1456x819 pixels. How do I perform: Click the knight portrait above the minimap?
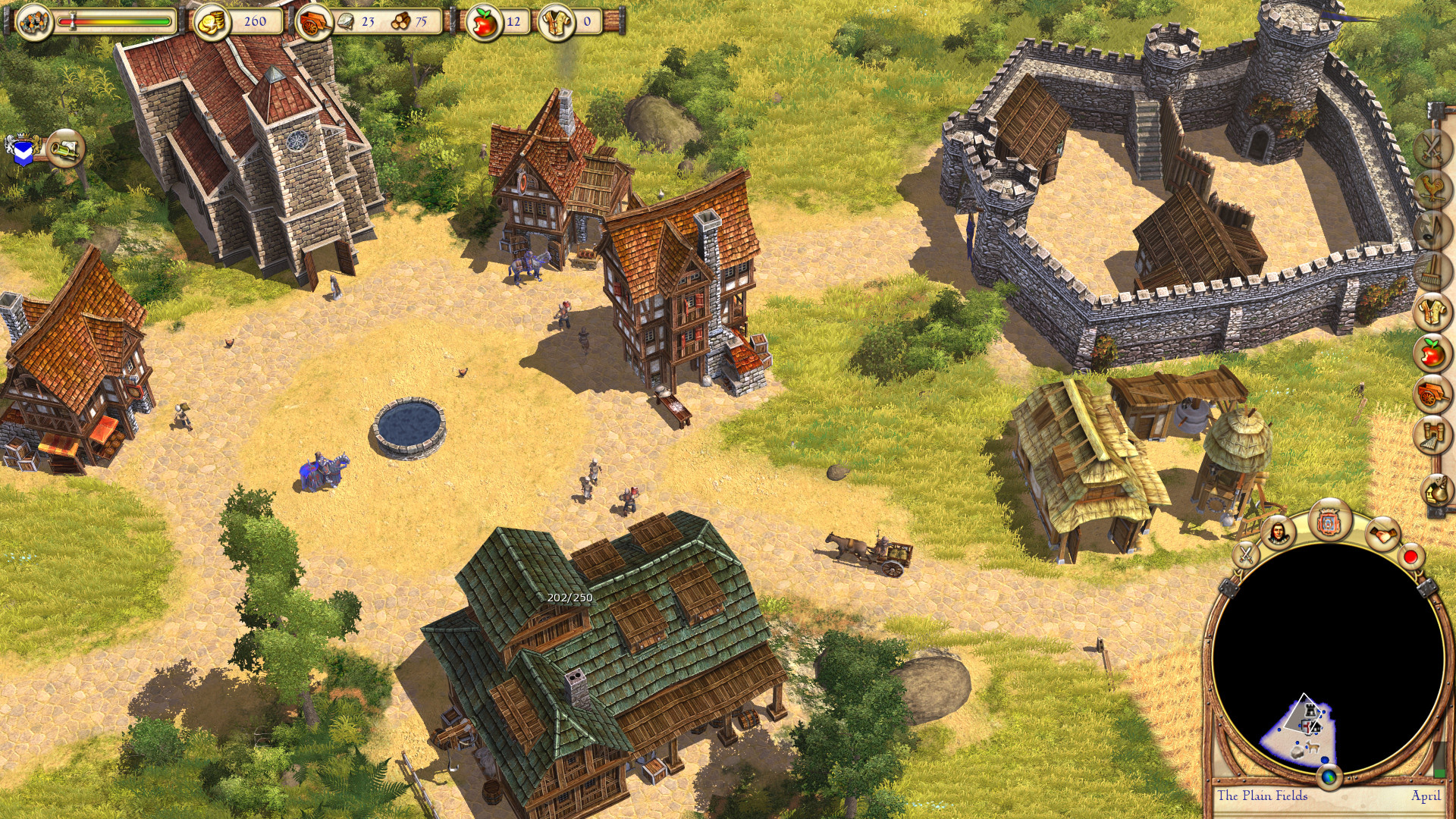point(1277,533)
